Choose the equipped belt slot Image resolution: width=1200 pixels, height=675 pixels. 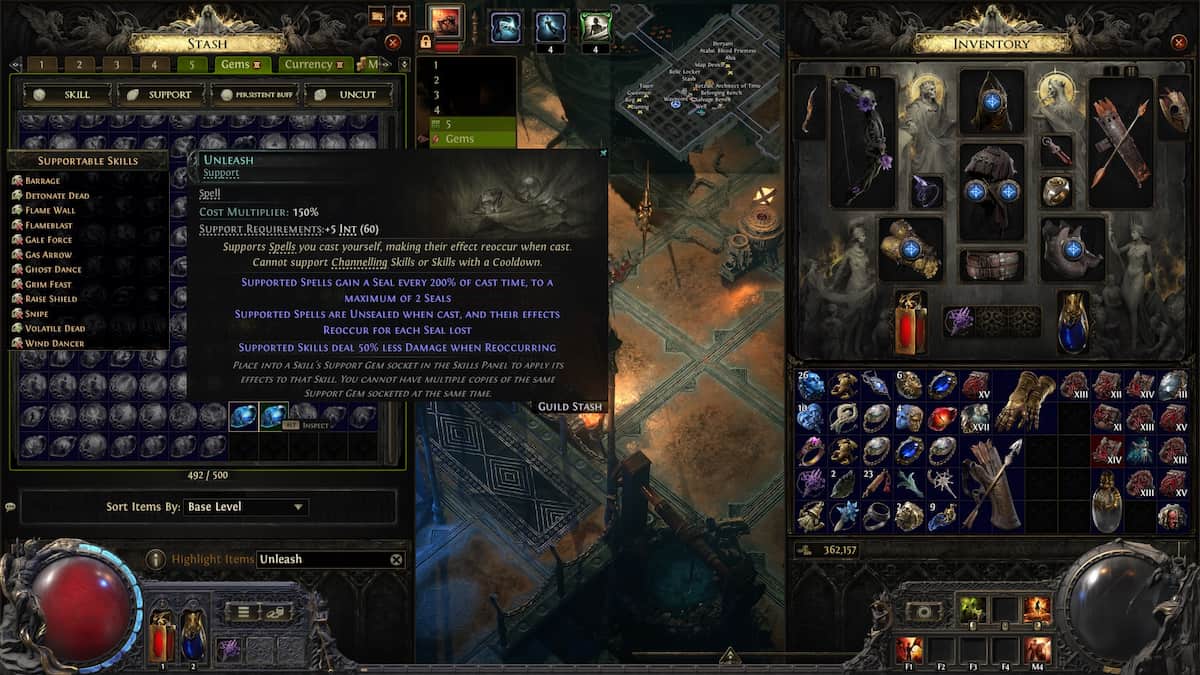[992, 265]
